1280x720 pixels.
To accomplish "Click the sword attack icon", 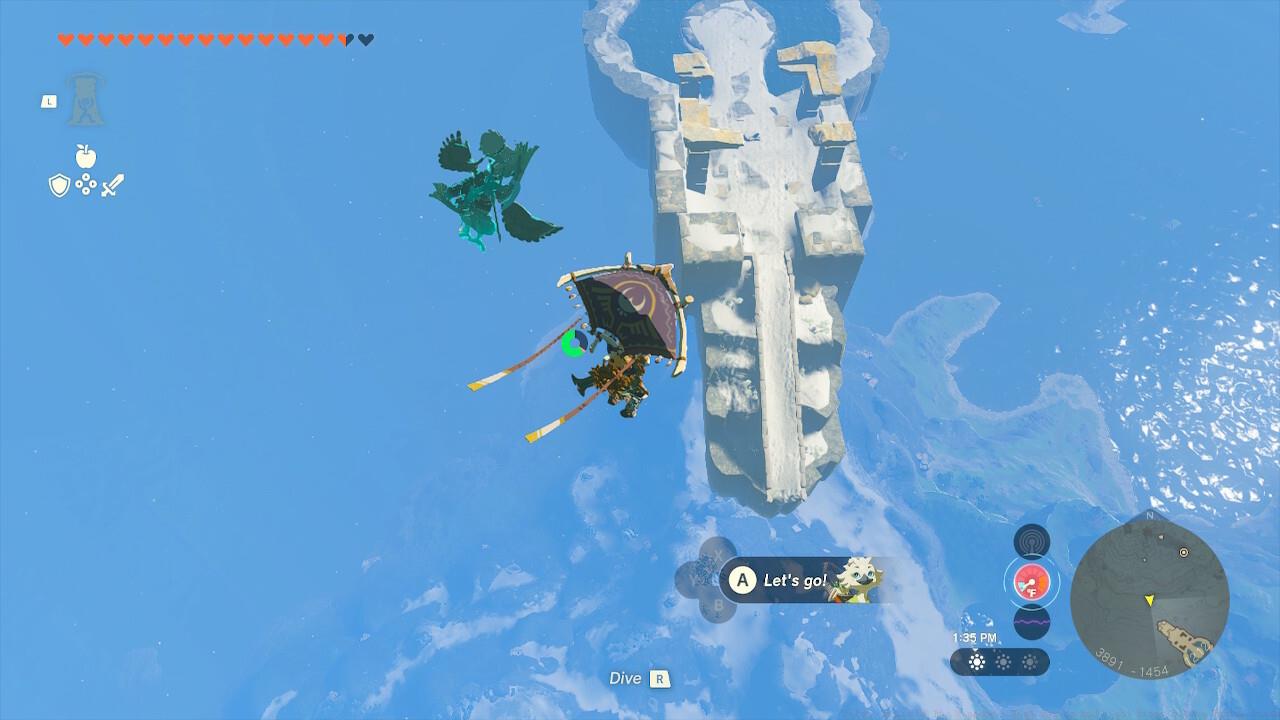I will [x=113, y=183].
